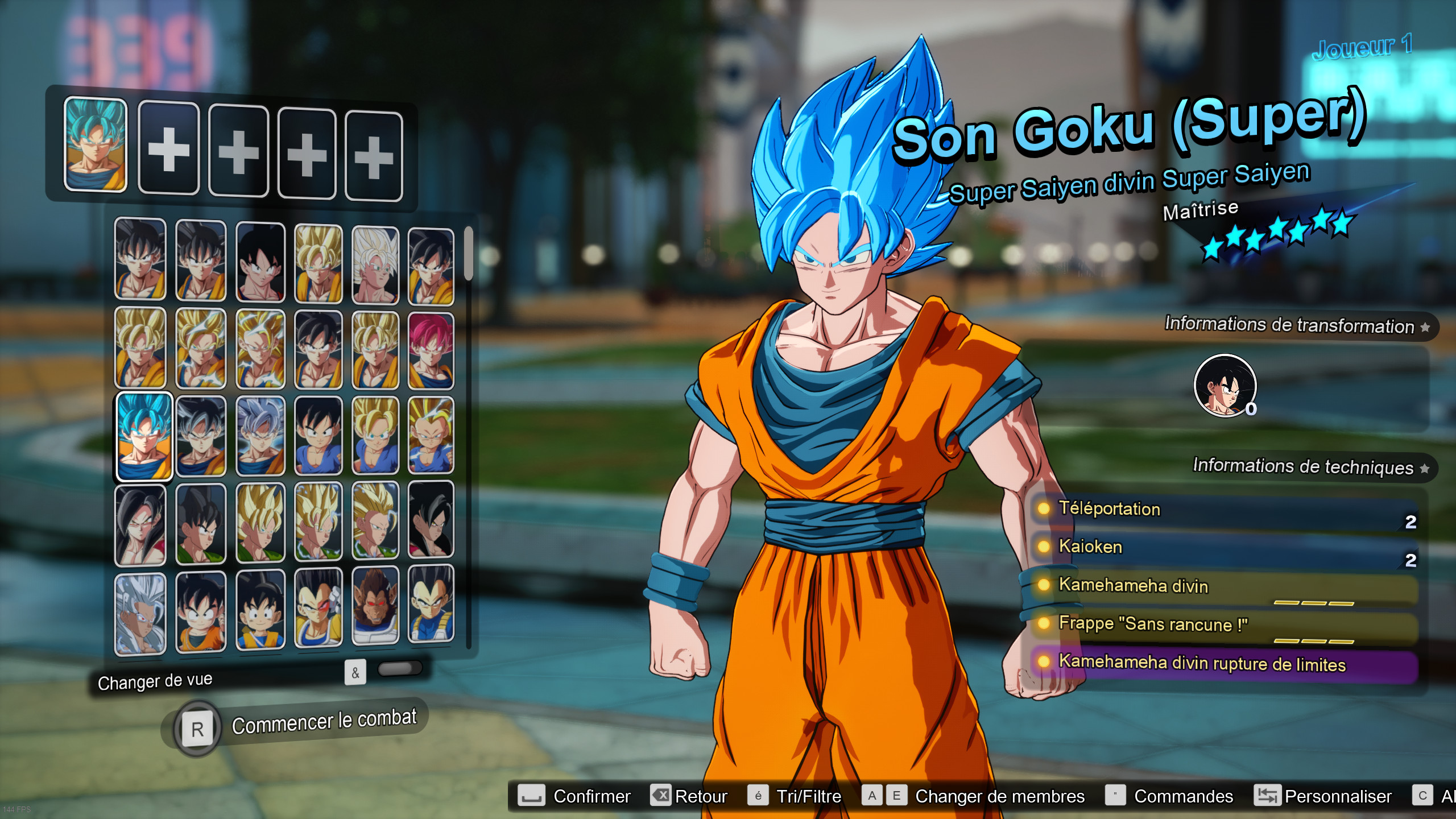Select the Frappe "Sans rancune !" technique
Image resolution: width=1456 pixels, height=819 pixels.
1223,626
